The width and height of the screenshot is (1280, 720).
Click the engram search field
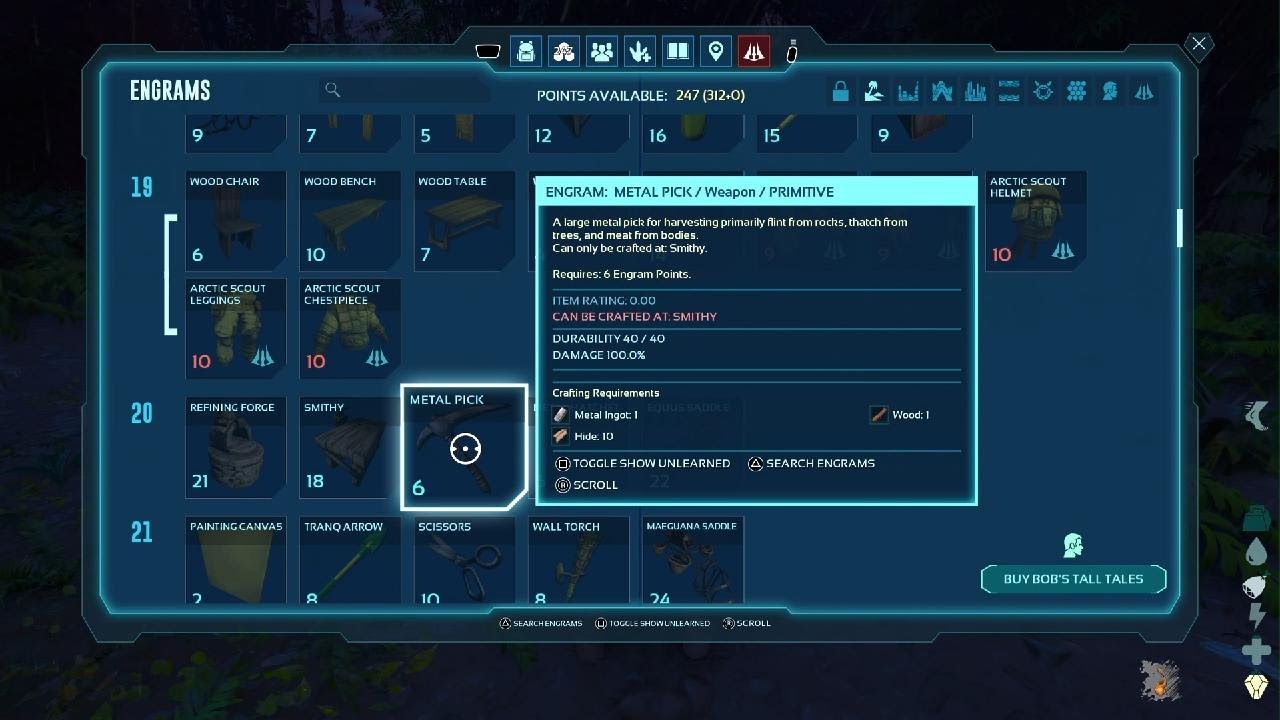(x=405, y=90)
